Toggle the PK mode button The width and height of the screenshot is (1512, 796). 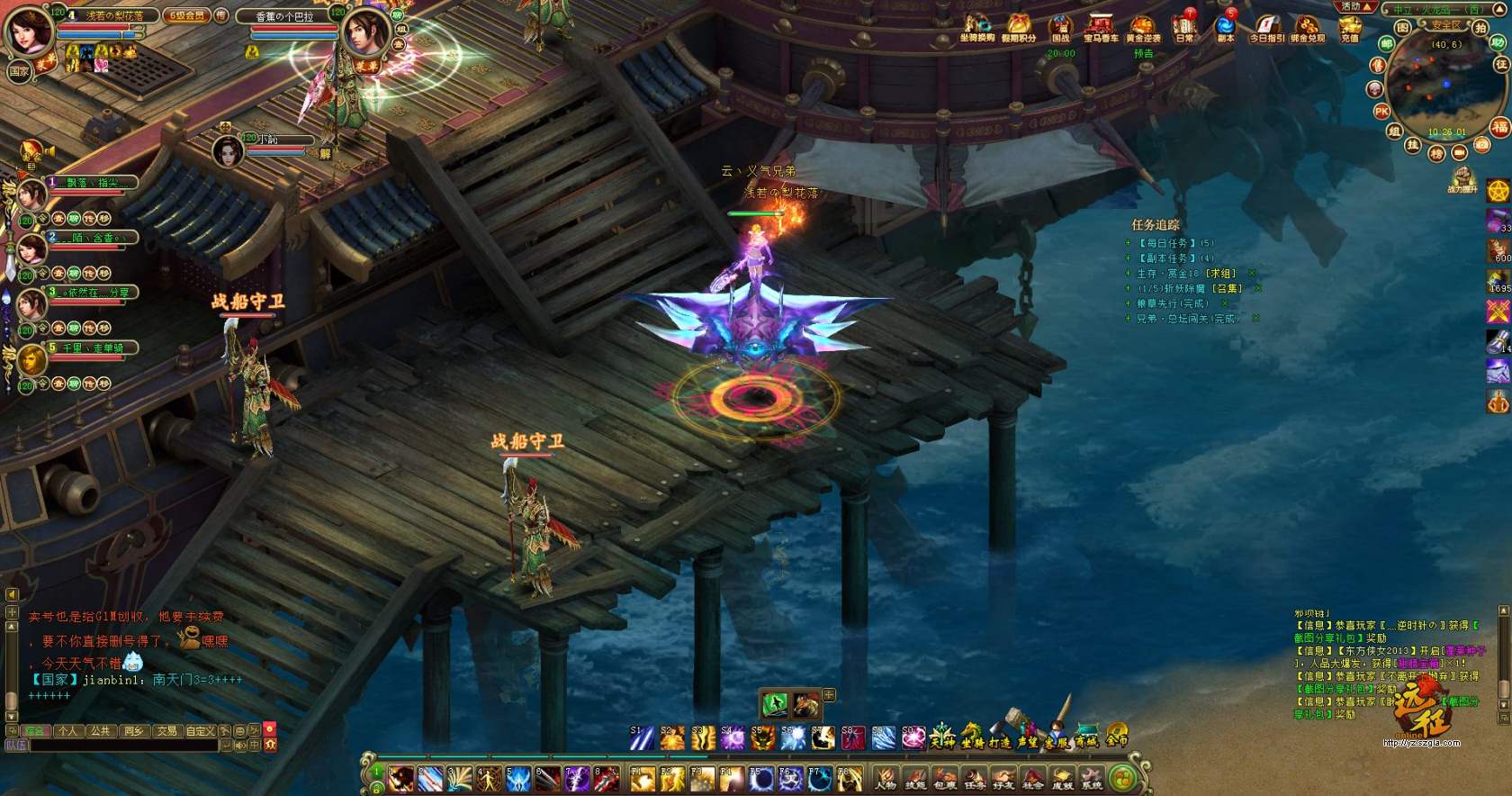1381,112
